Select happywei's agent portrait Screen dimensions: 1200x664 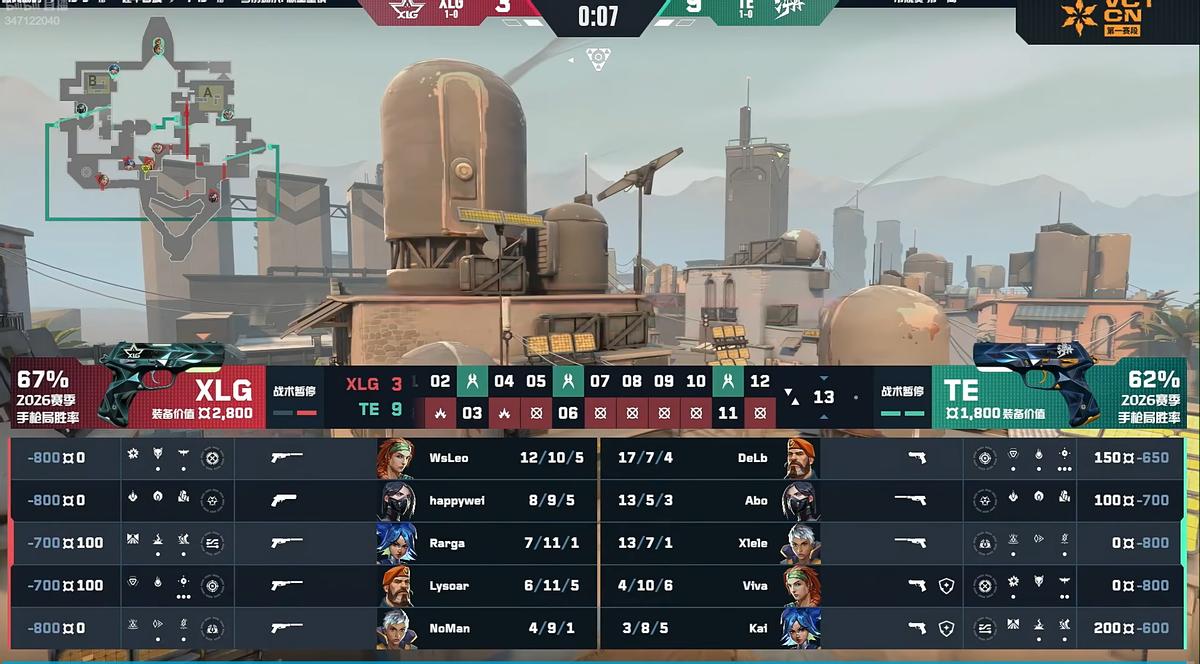(x=396, y=500)
